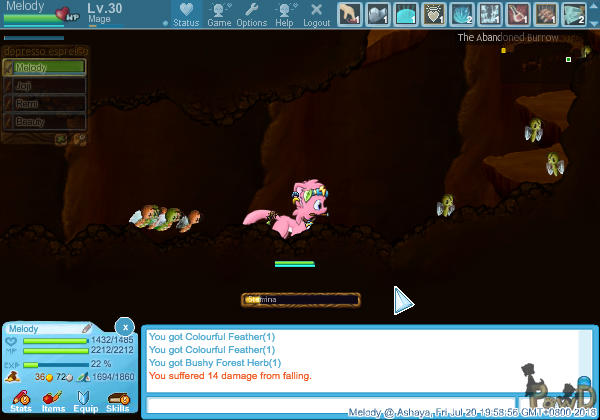600x420 pixels.
Task: Open the Stats panel
Action: point(21,402)
